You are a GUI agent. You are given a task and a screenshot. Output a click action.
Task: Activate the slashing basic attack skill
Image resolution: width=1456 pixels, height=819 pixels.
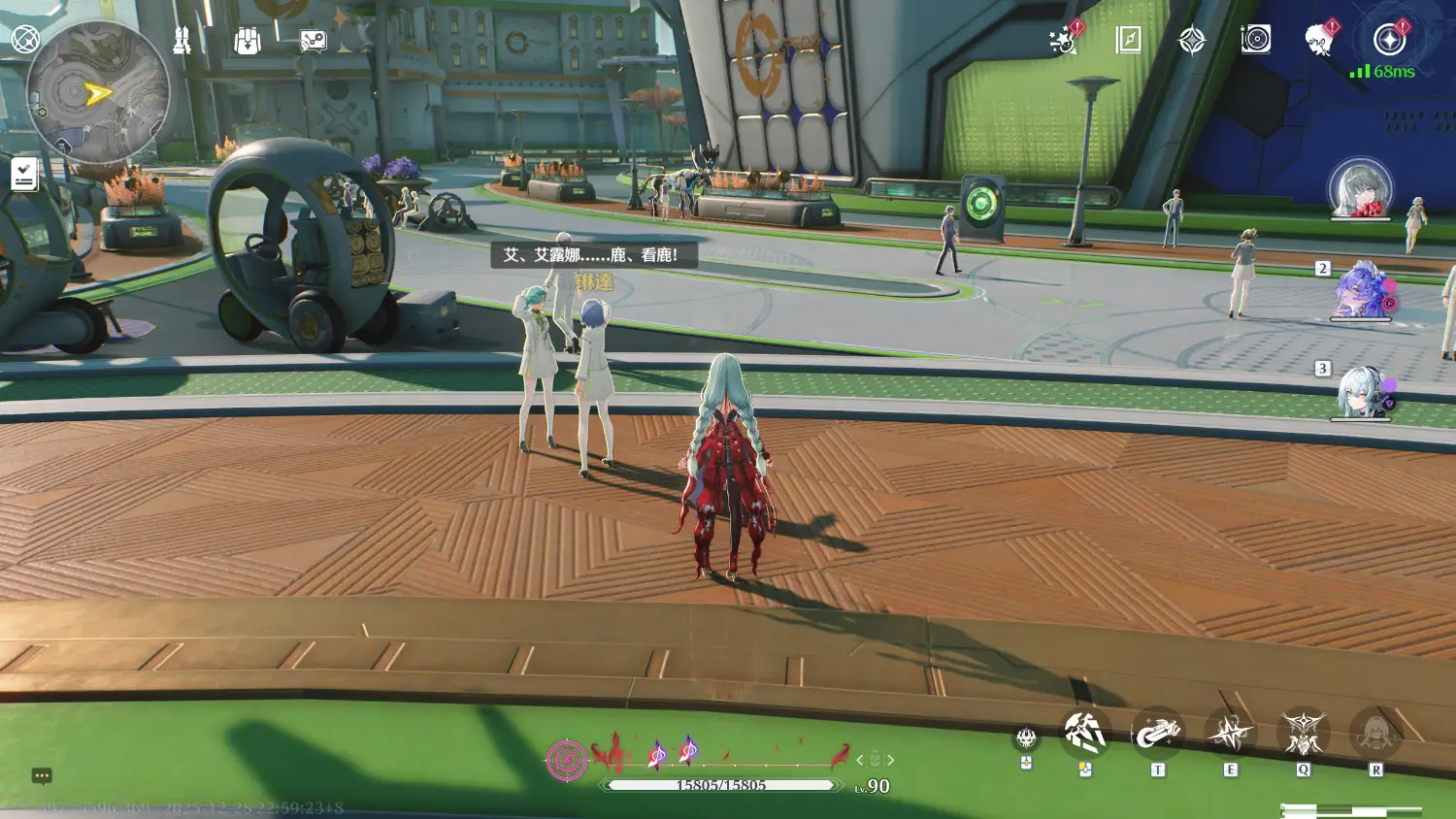pos(1084,733)
